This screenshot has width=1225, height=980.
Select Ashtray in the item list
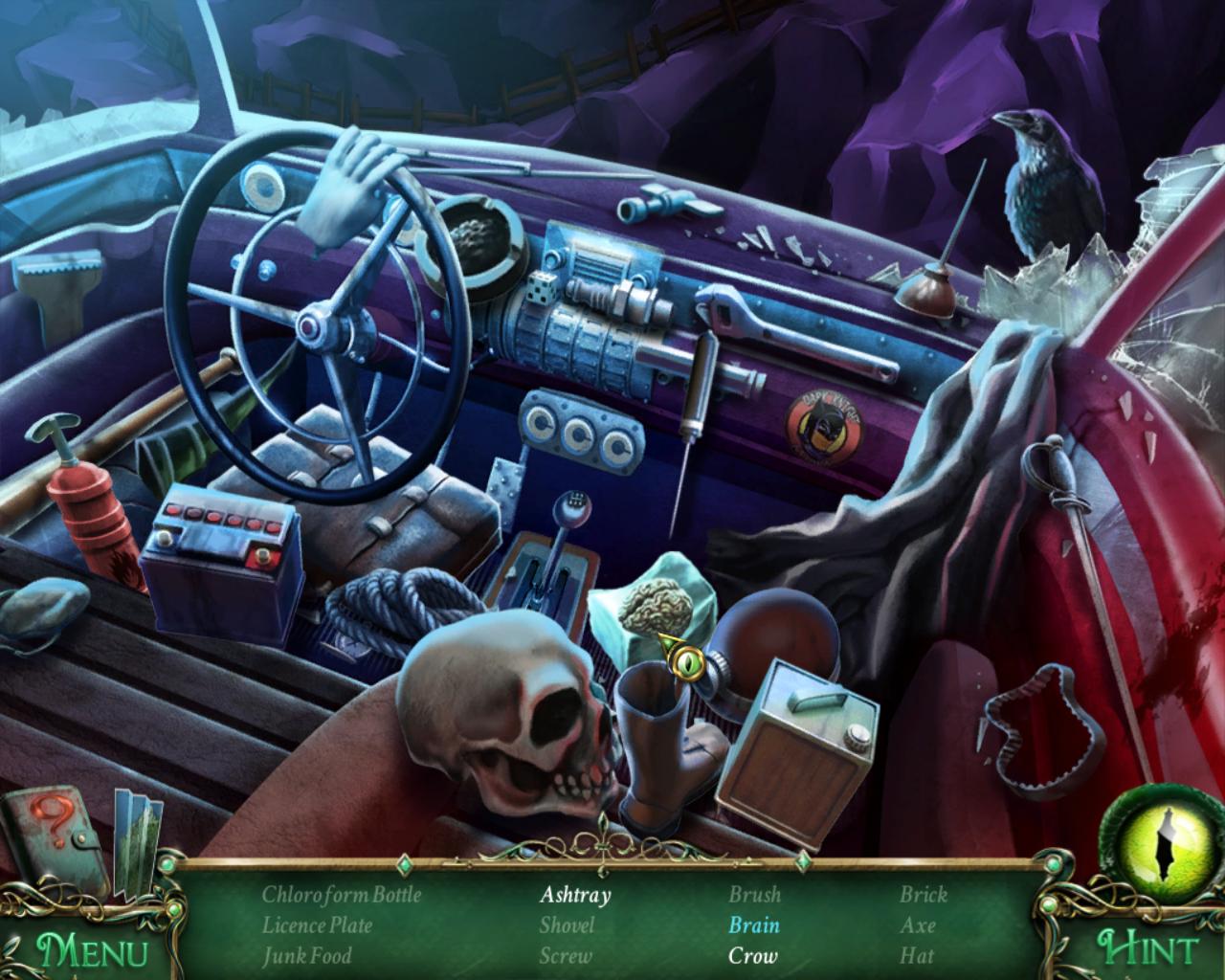pos(574,895)
